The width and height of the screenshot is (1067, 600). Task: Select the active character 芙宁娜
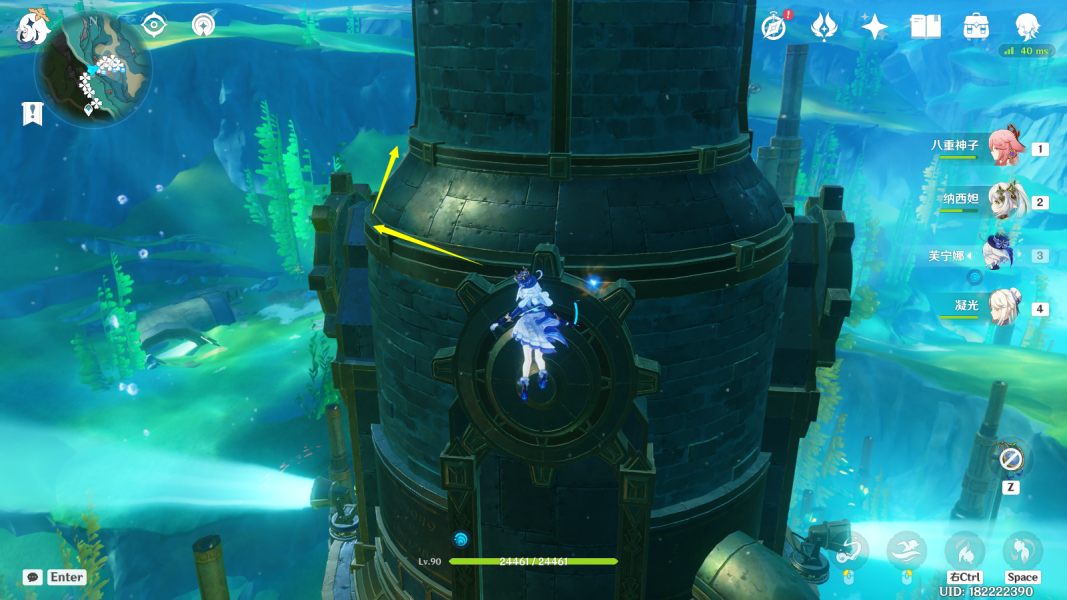pos(999,254)
